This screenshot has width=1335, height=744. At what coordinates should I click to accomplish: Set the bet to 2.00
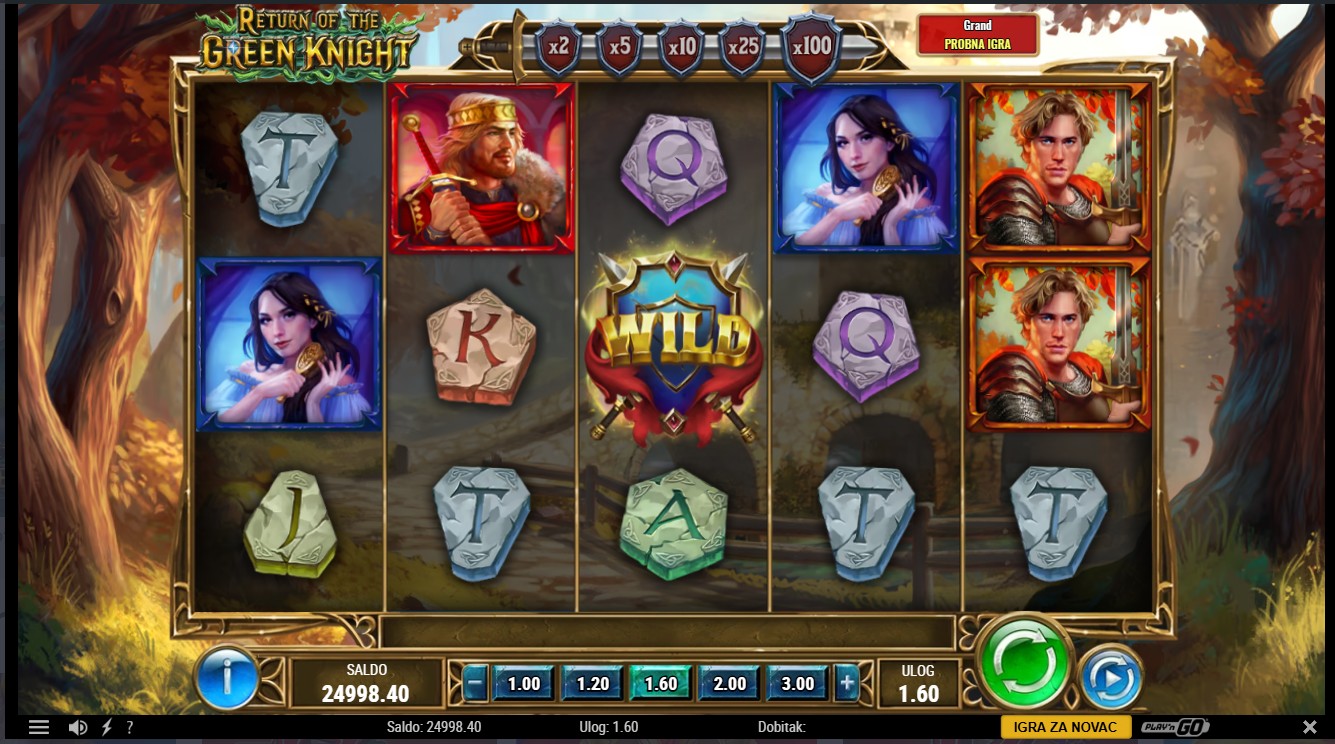pos(729,684)
